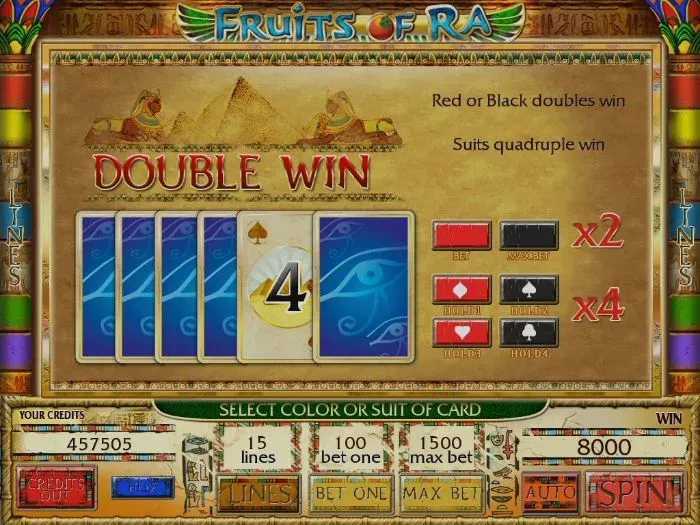Viewport: 700px width, 525px height.
Task: Select the club suit button
Action: coord(529,330)
